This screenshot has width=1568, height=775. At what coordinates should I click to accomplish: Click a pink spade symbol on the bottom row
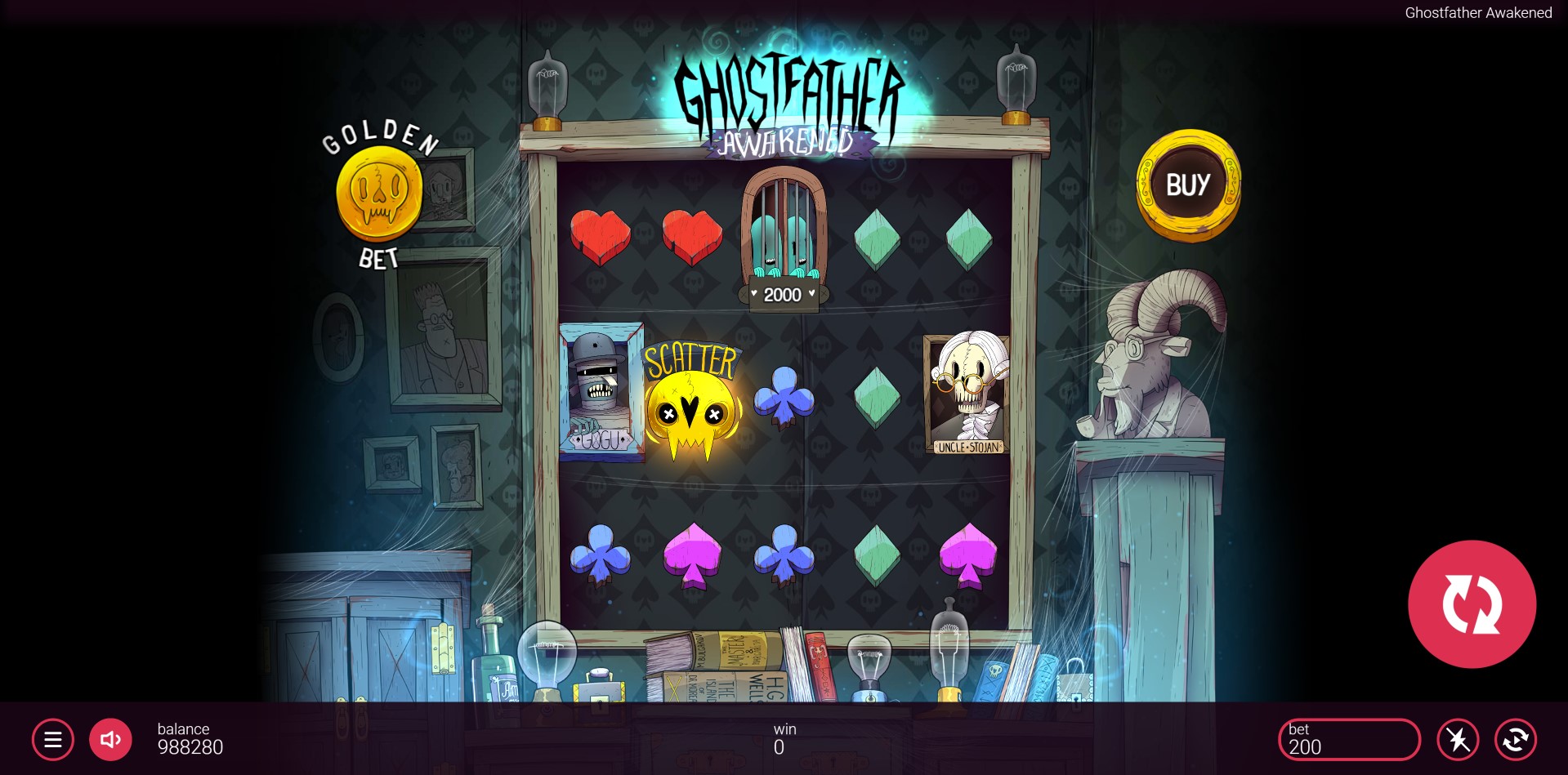coord(693,555)
